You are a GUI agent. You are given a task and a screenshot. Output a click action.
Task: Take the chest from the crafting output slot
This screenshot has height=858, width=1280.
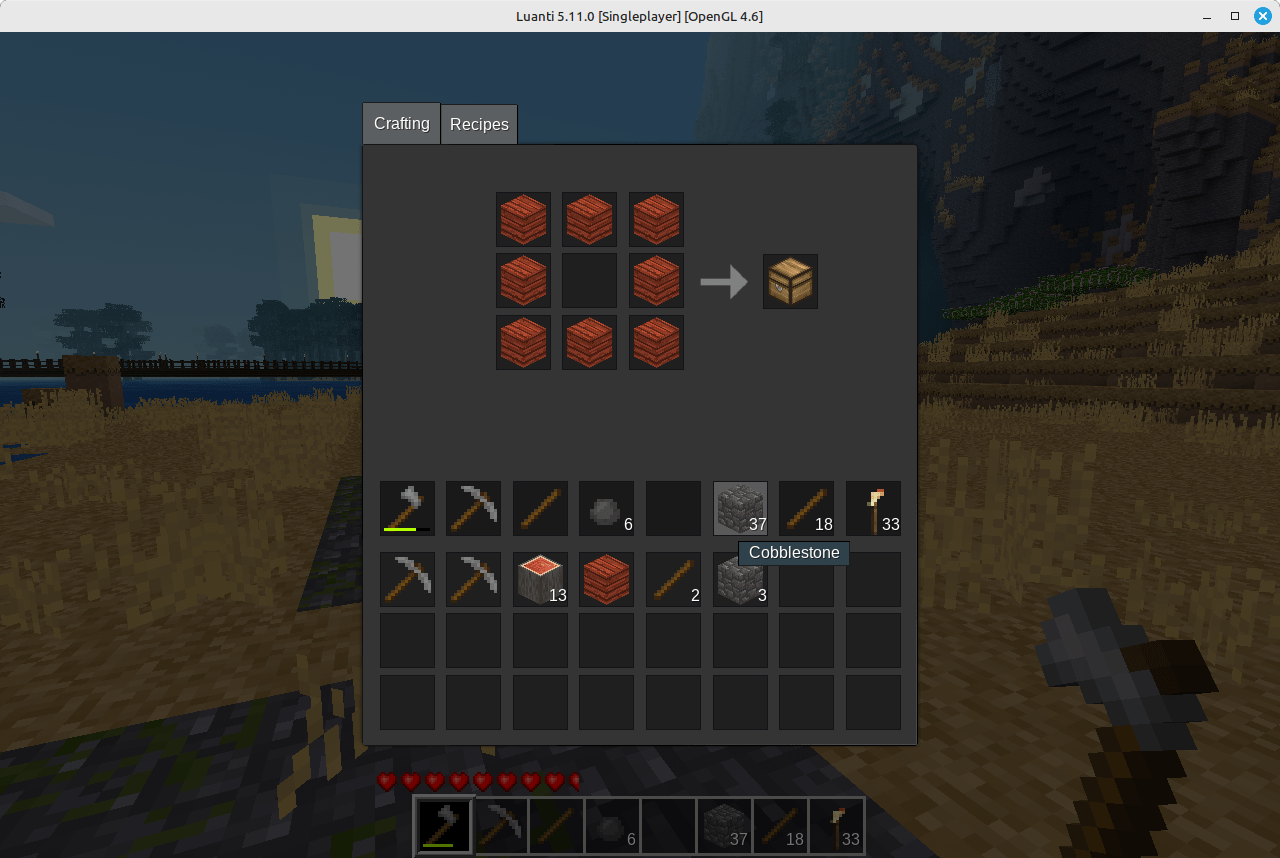790,281
